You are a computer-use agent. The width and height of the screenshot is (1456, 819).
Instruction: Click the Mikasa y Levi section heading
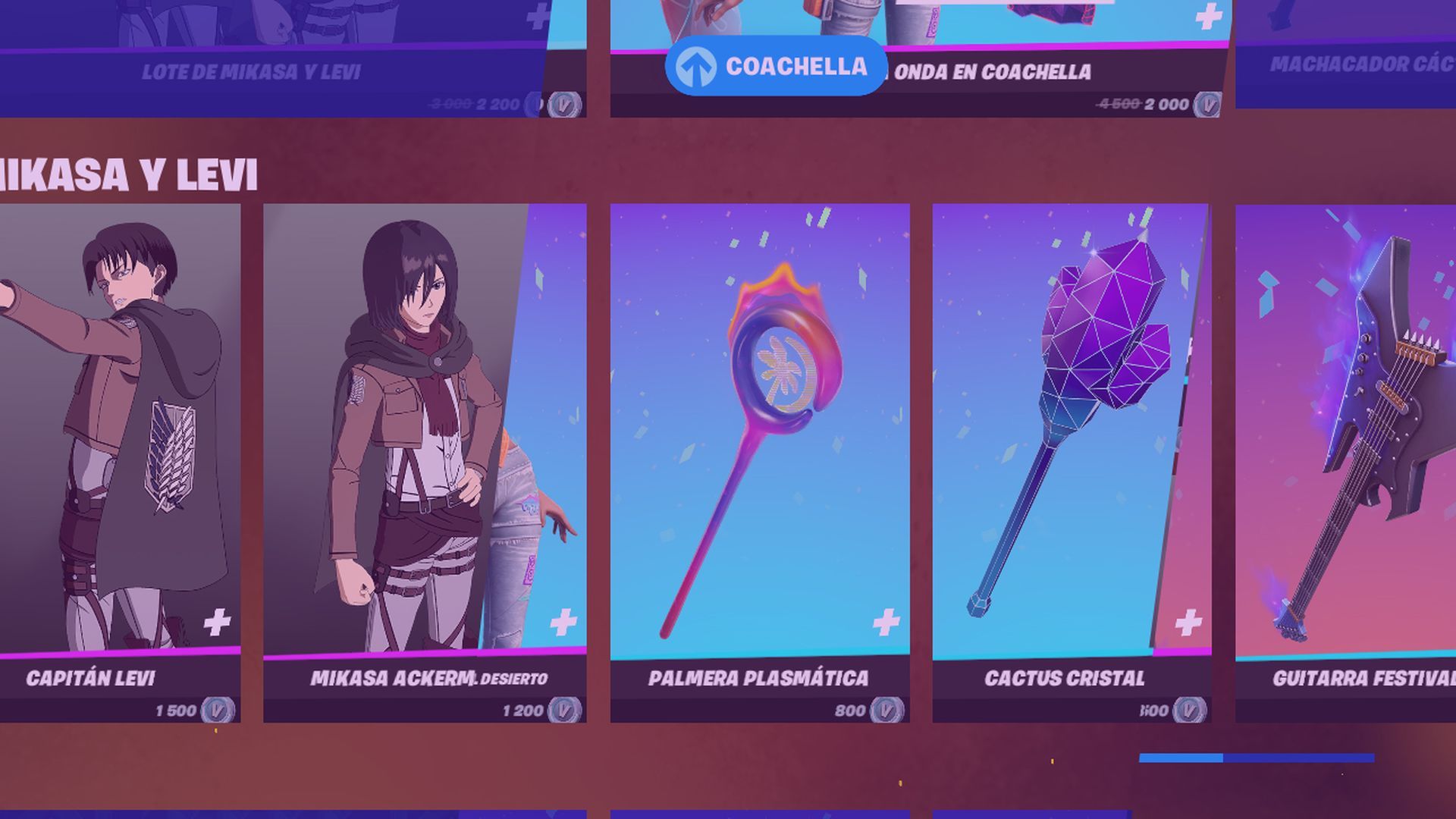pyautogui.click(x=129, y=174)
